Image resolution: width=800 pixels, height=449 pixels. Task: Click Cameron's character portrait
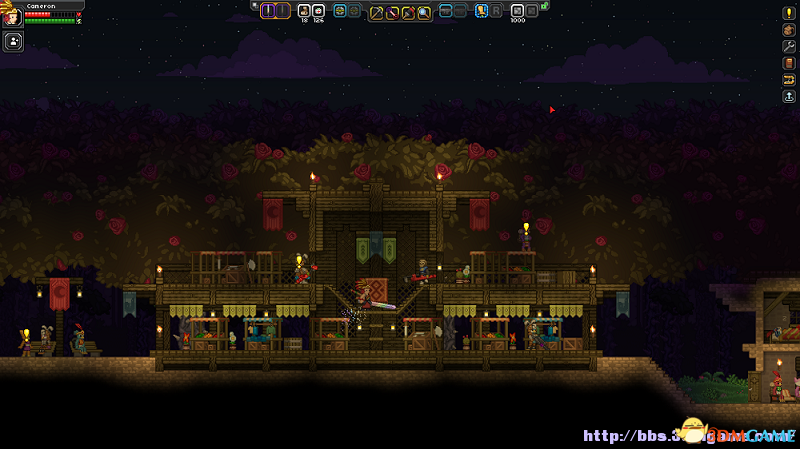pyautogui.click(x=12, y=16)
